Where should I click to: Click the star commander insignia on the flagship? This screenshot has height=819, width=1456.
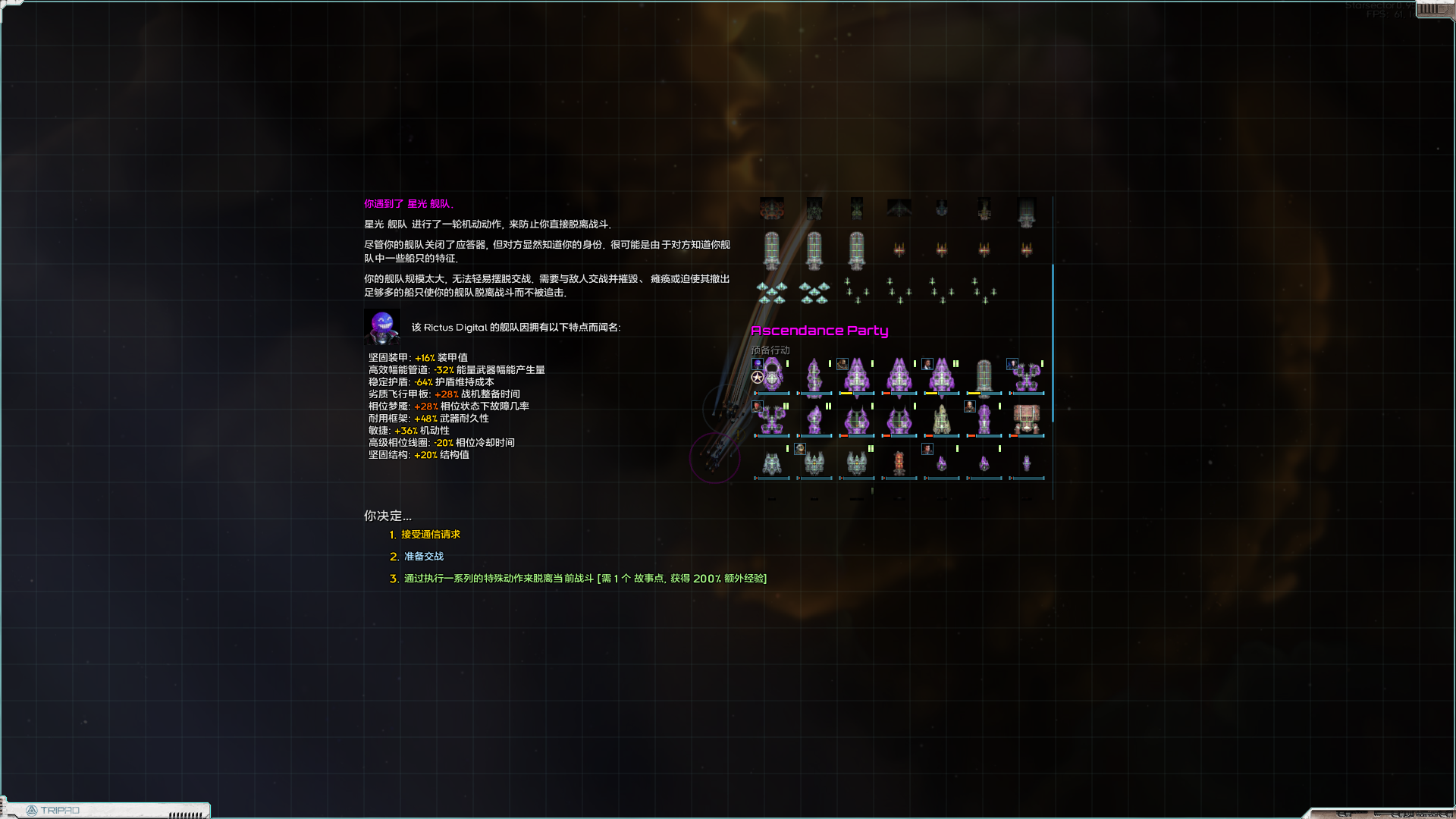click(x=757, y=377)
